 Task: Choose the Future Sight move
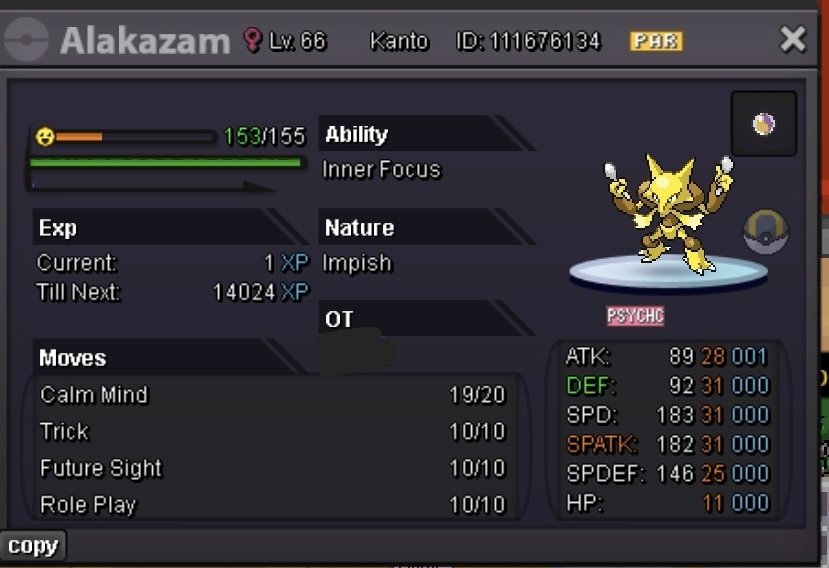coord(272,468)
